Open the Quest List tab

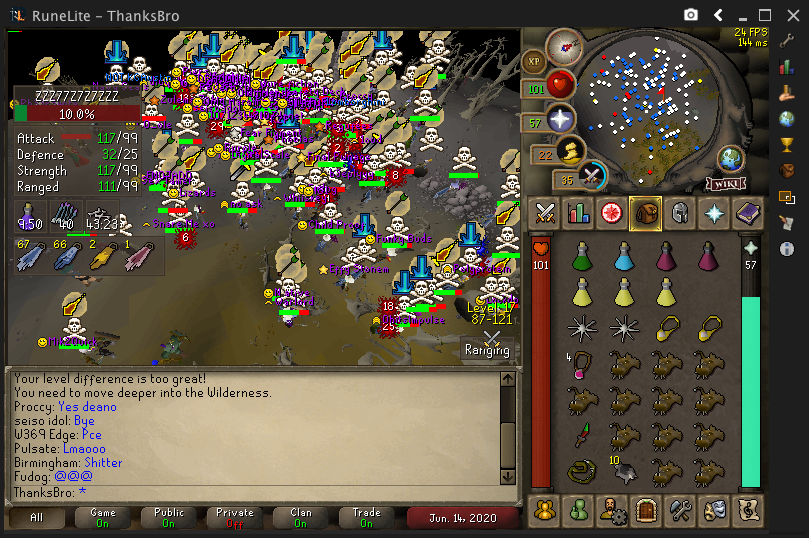pos(611,212)
